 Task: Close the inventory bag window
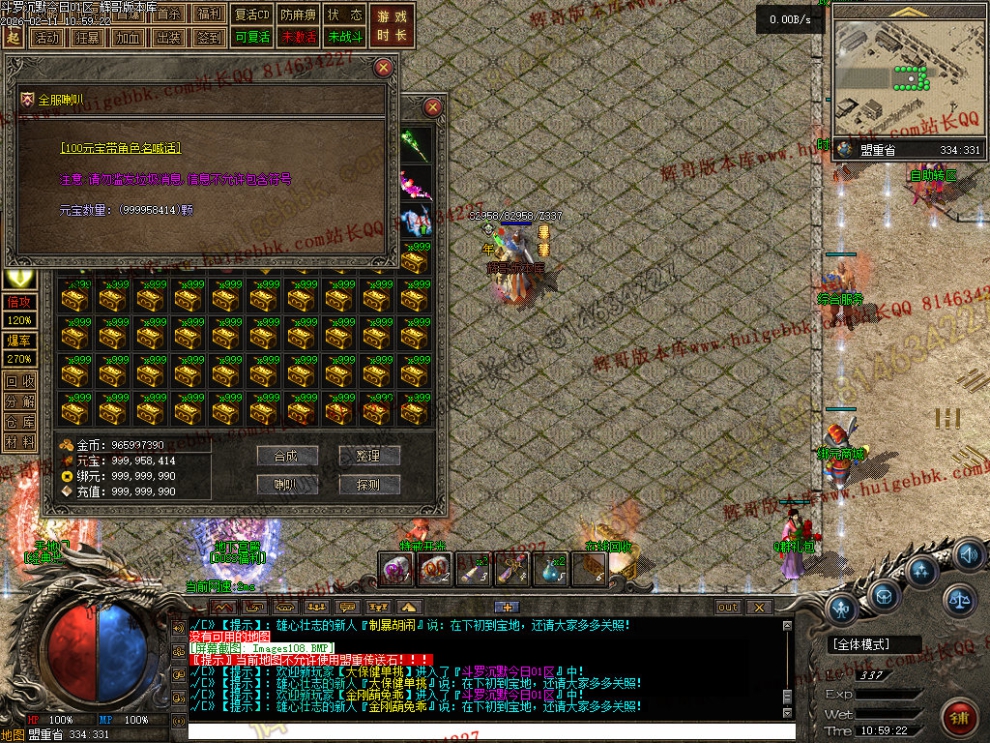pos(433,107)
